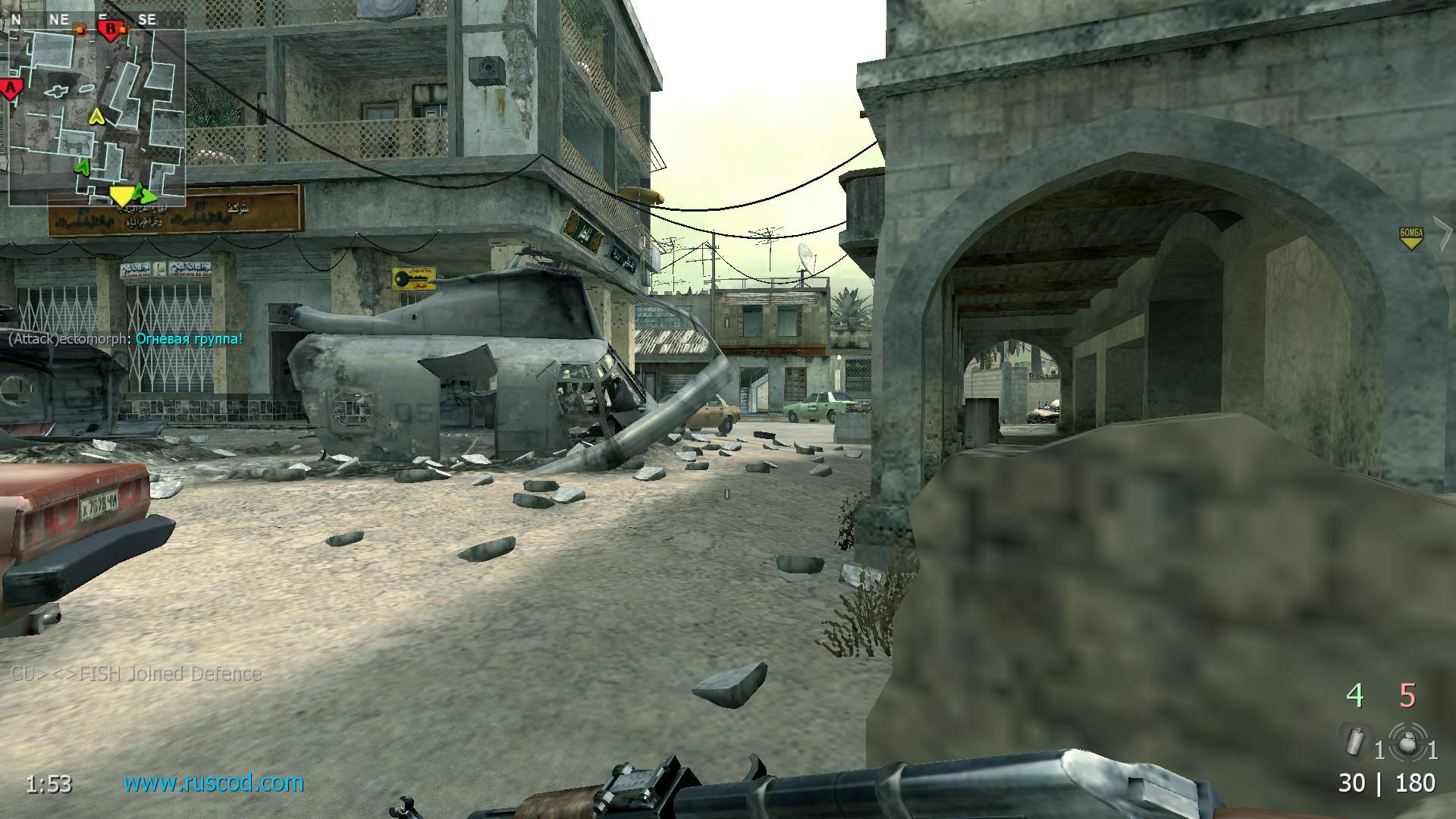Click the yellow player arrow on the minimap
Screen dimensions: 1456x819
97,116
